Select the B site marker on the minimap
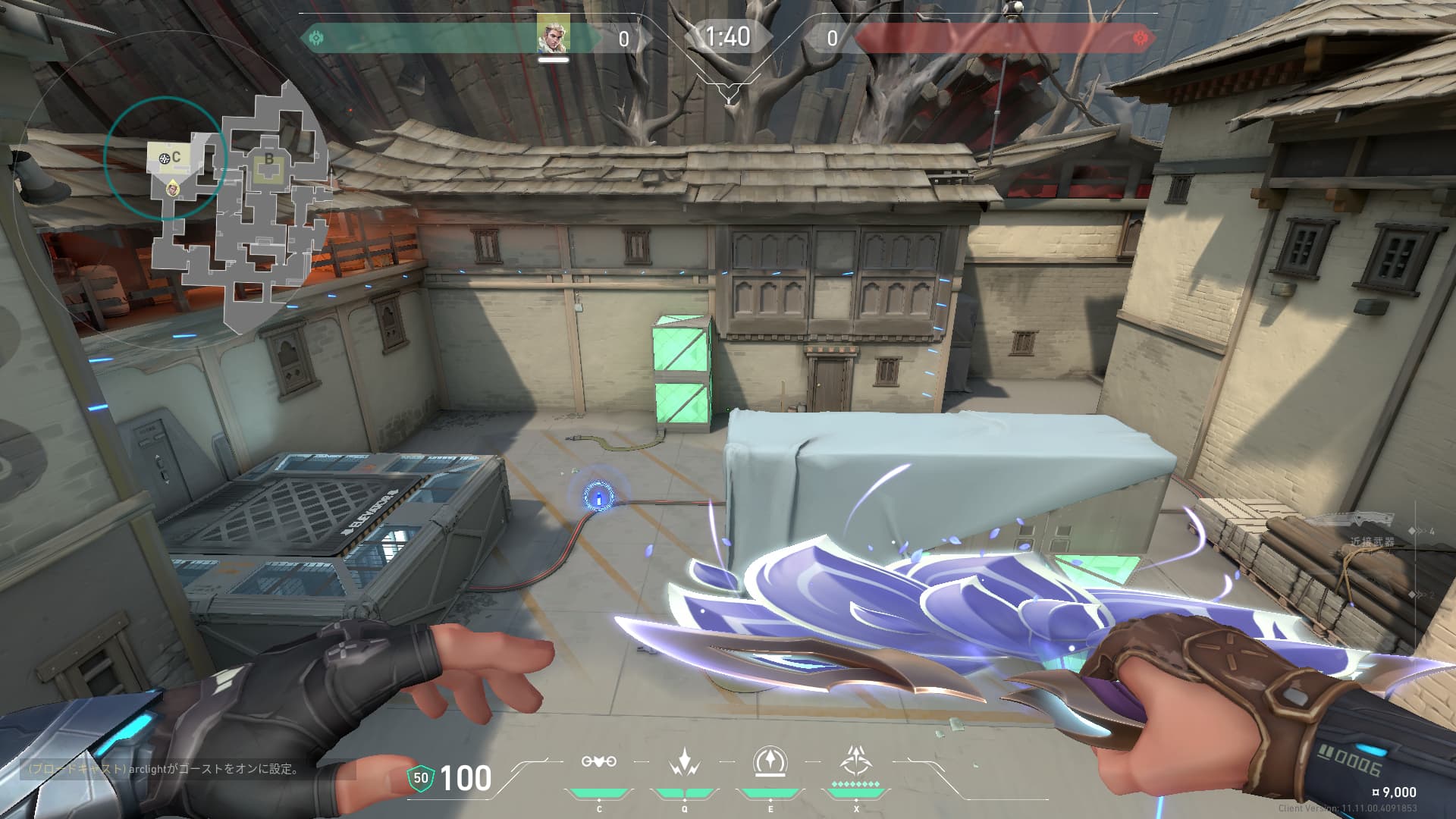 tap(268, 160)
